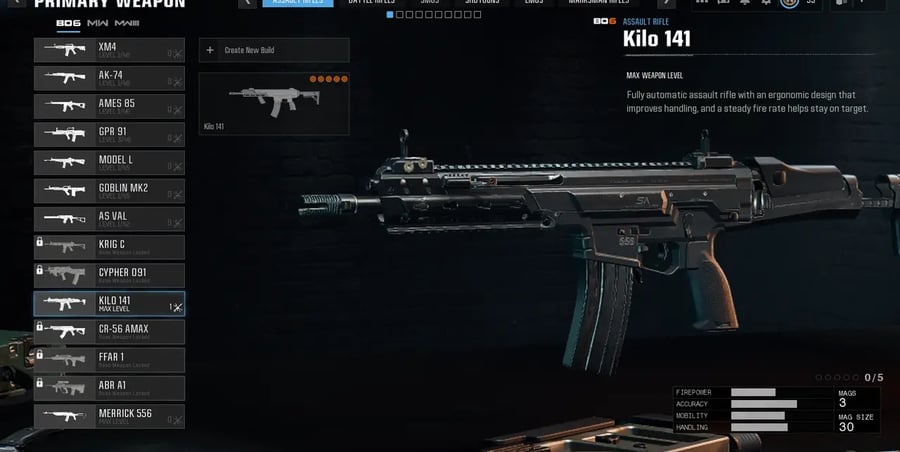Select the KILO 141 list entry

pyautogui.click(x=109, y=304)
